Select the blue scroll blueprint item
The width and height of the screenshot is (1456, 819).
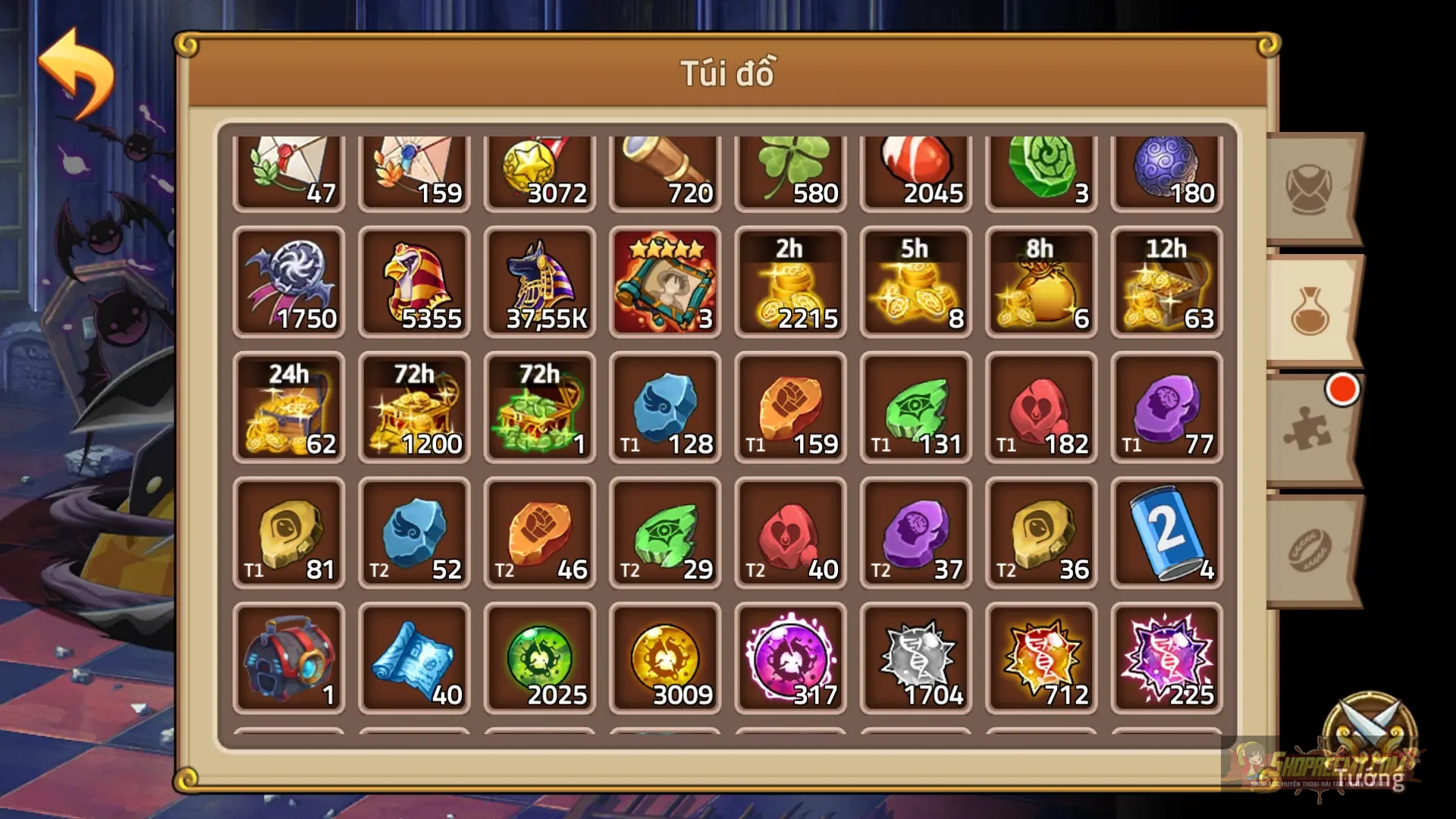415,660
